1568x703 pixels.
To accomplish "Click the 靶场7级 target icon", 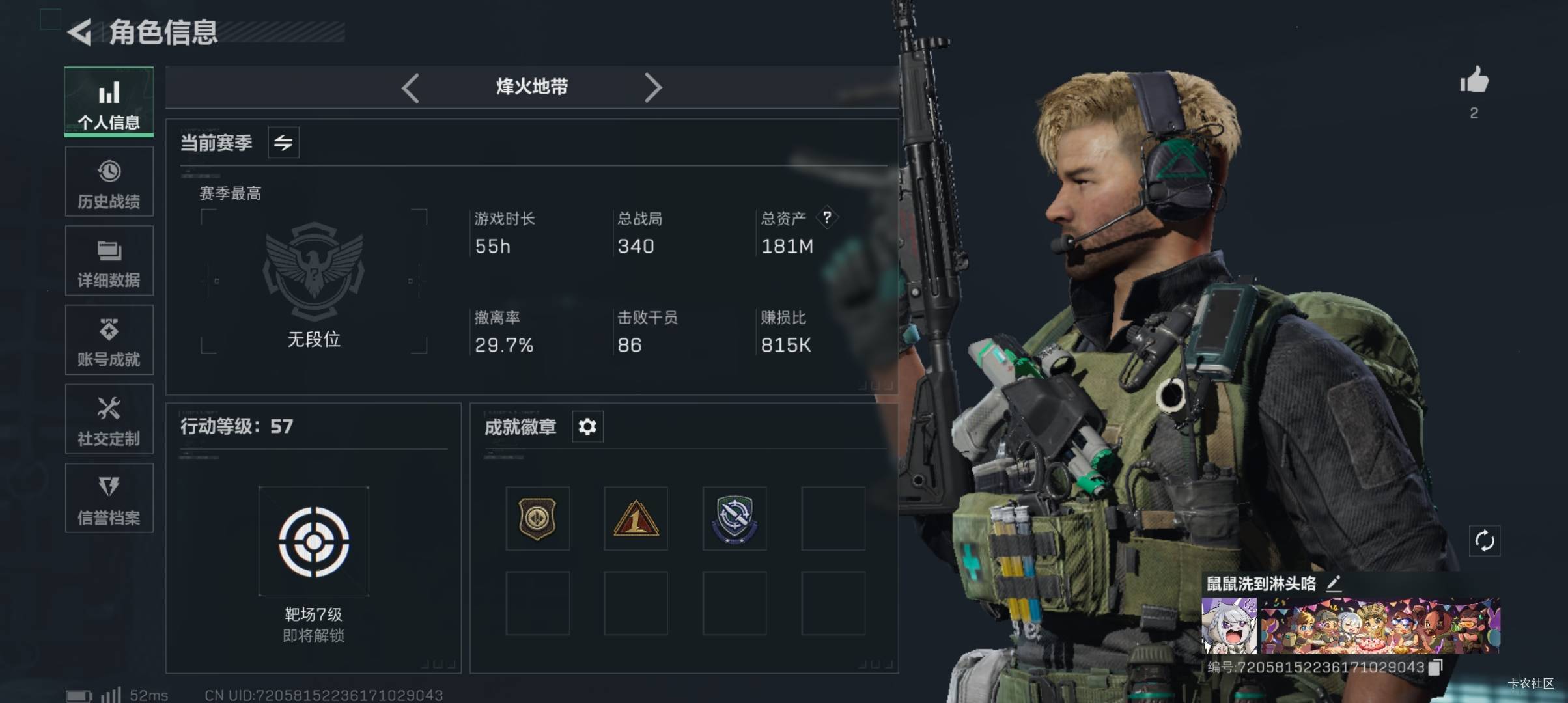I will pos(314,542).
